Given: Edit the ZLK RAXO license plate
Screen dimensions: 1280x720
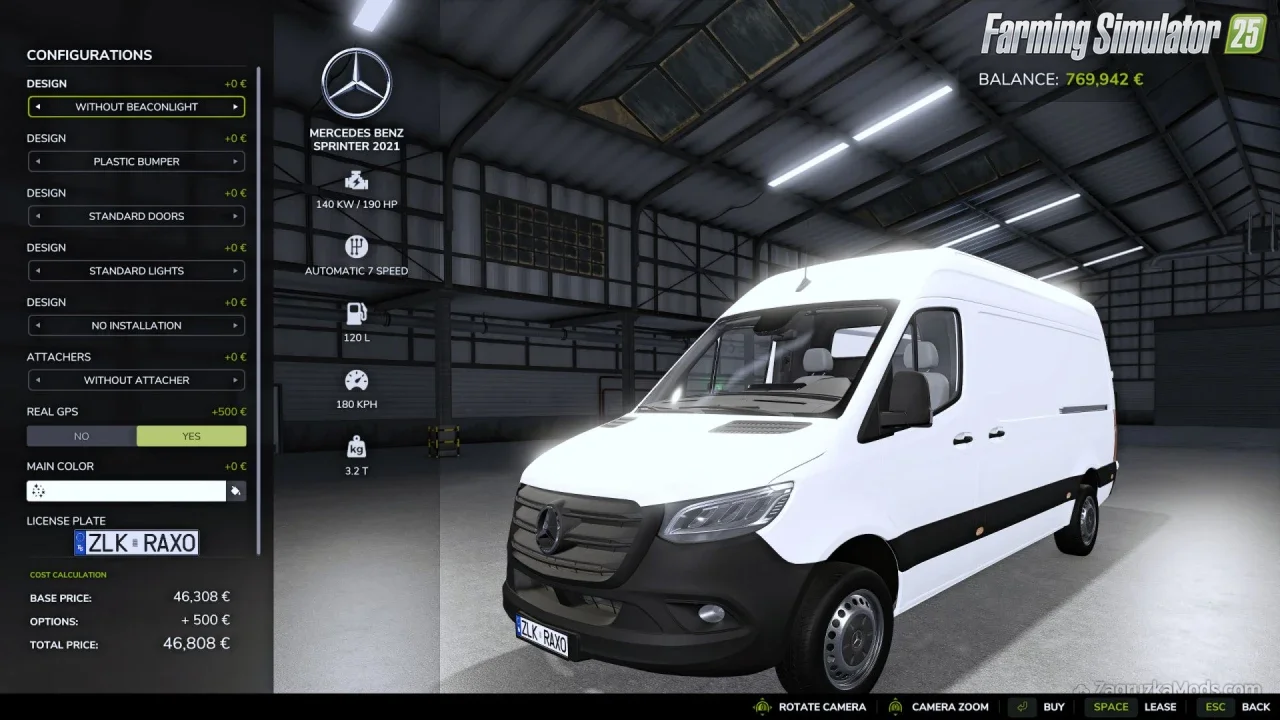Looking at the screenshot, I should (x=136, y=543).
